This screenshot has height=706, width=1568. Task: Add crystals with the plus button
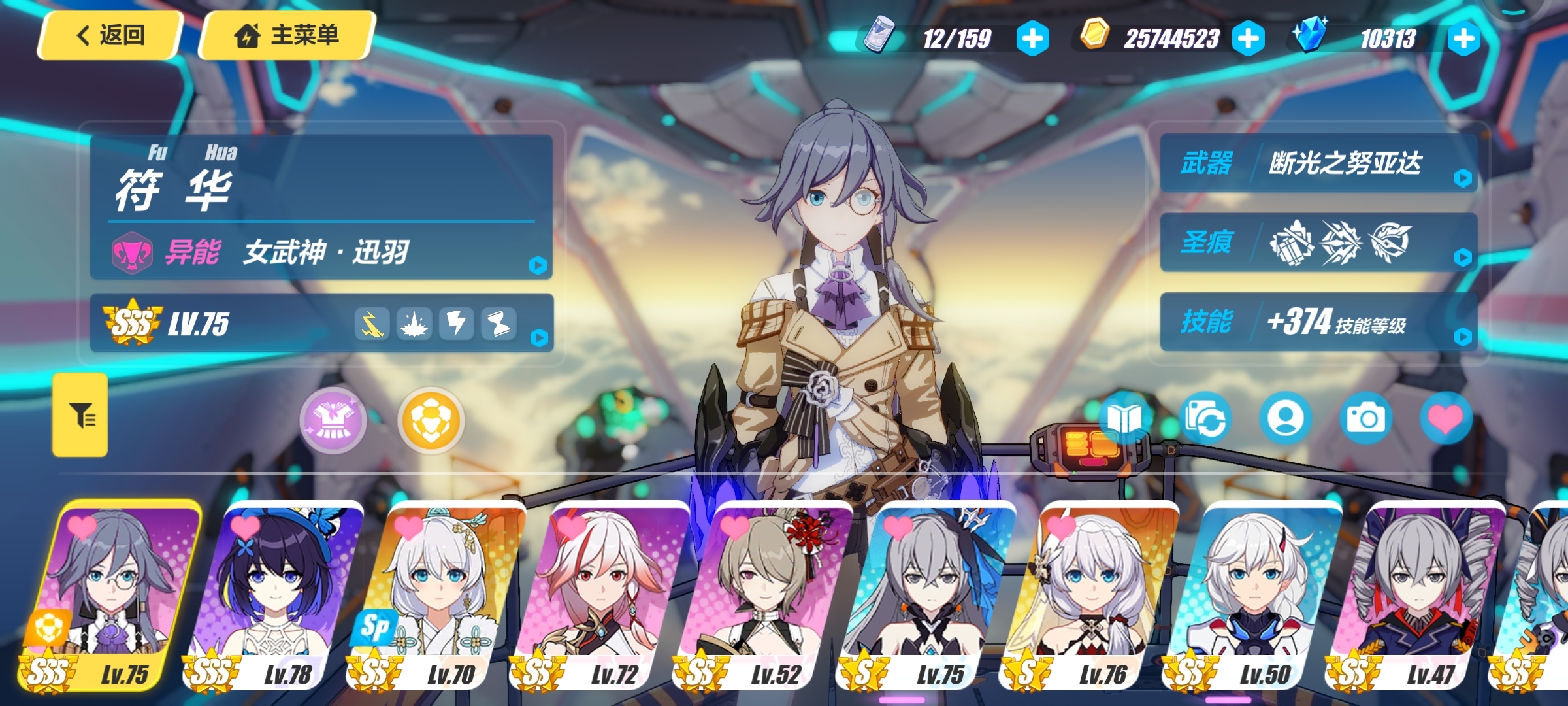[x=1463, y=39]
